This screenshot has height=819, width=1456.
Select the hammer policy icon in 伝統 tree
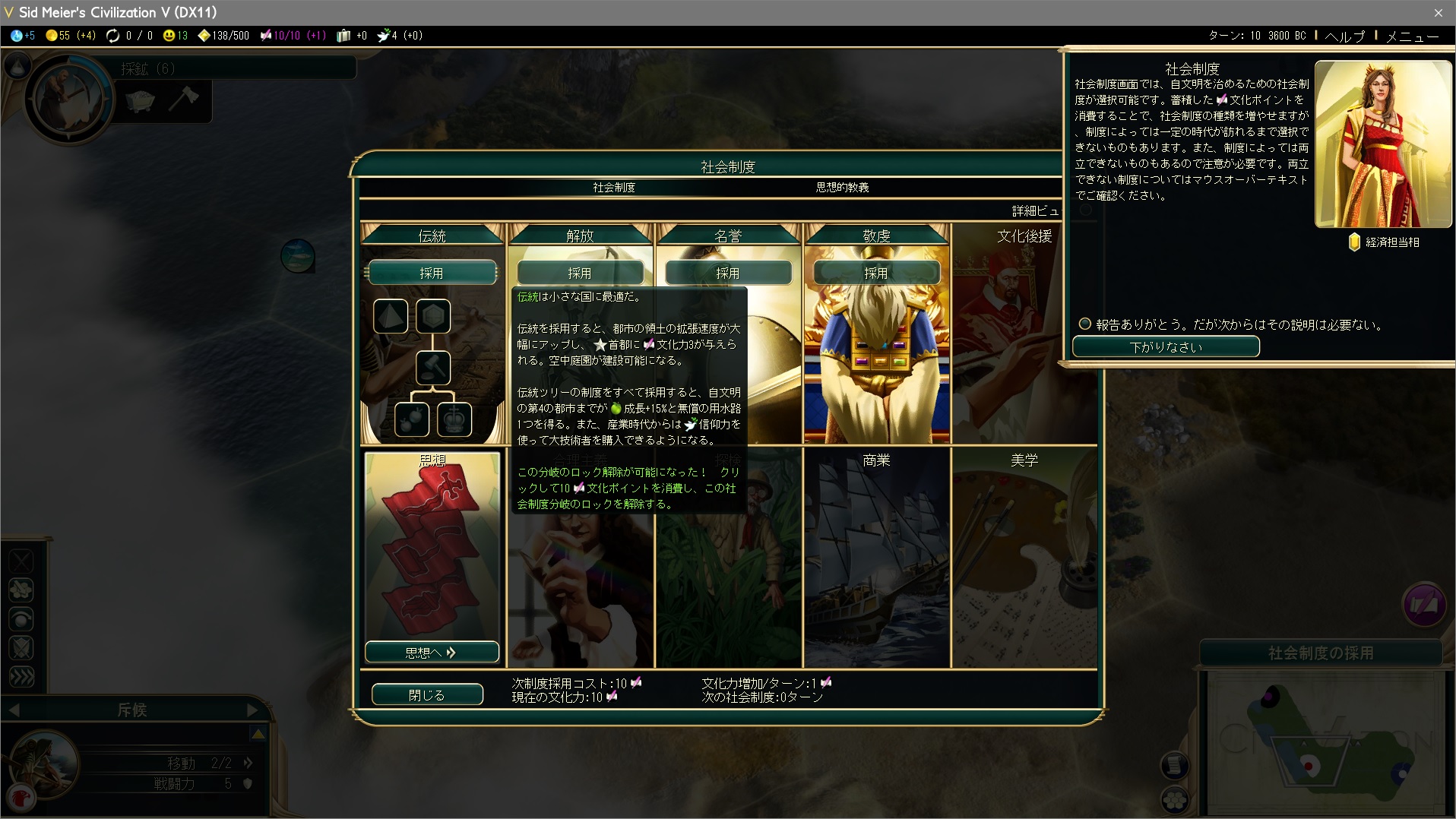[433, 368]
